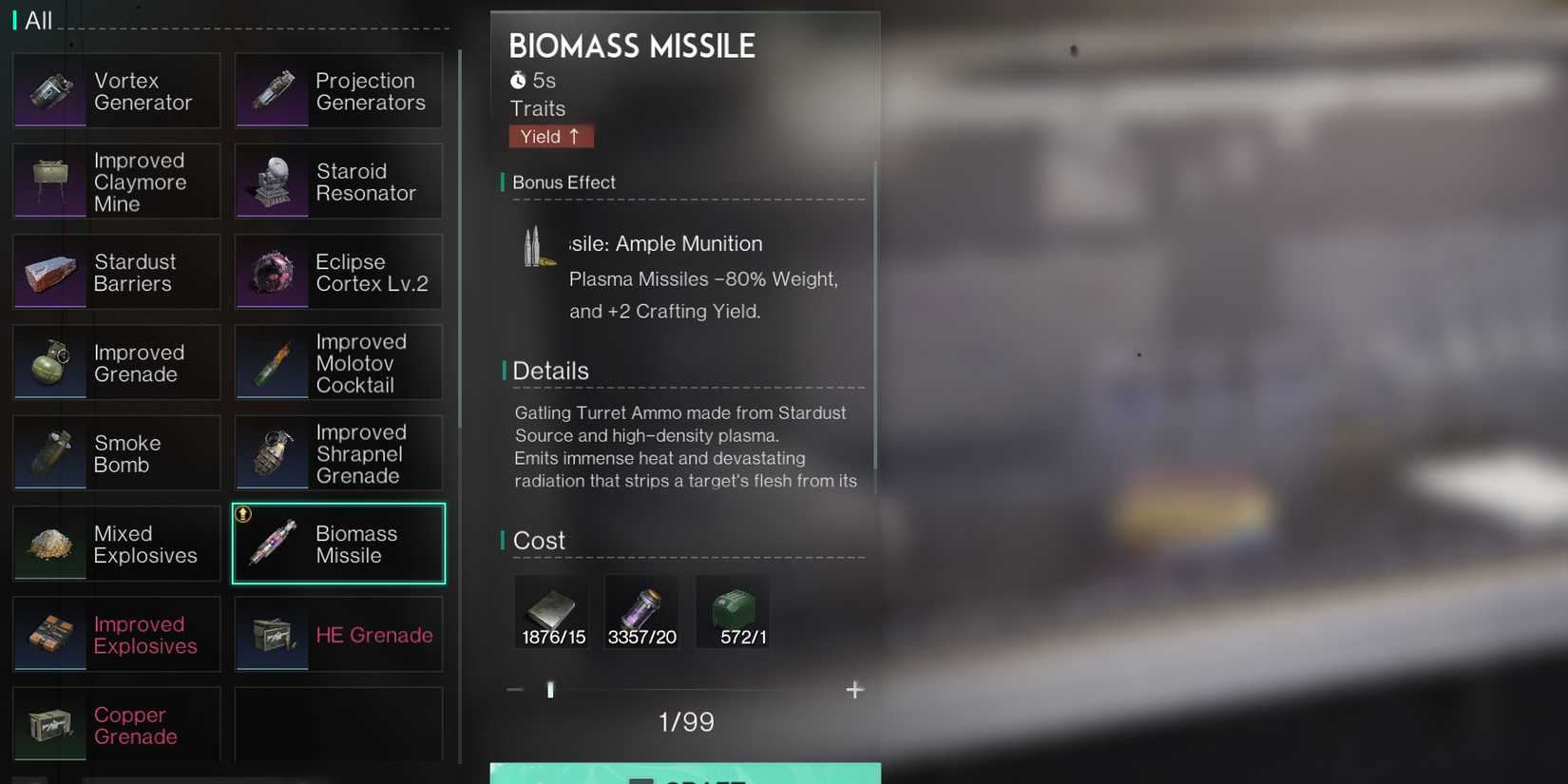1568x784 pixels.
Task: Open the All category filter
Action: pyautogui.click(x=37, y=20)
